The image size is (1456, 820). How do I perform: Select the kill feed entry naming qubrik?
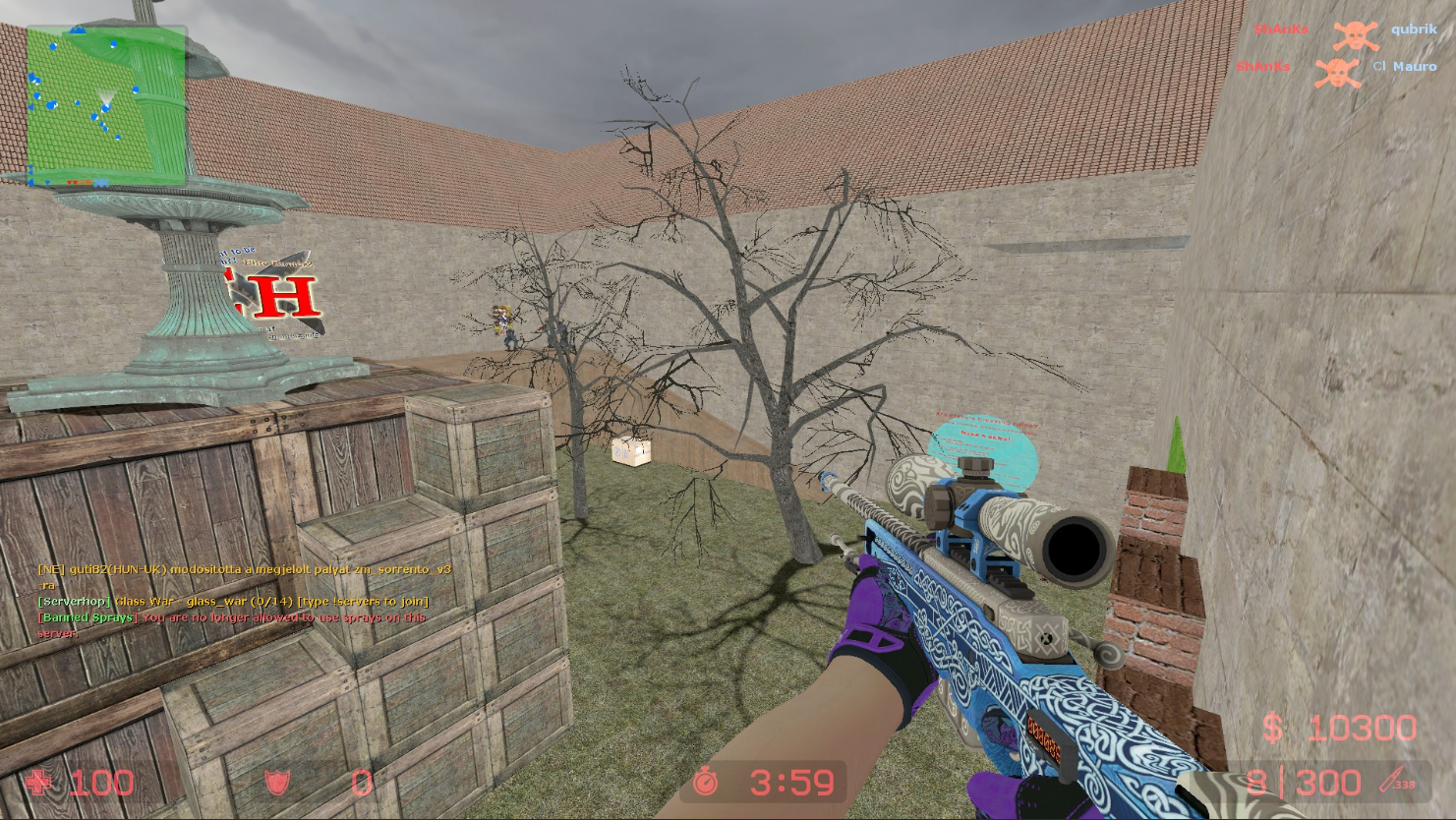coord(1345,30)
